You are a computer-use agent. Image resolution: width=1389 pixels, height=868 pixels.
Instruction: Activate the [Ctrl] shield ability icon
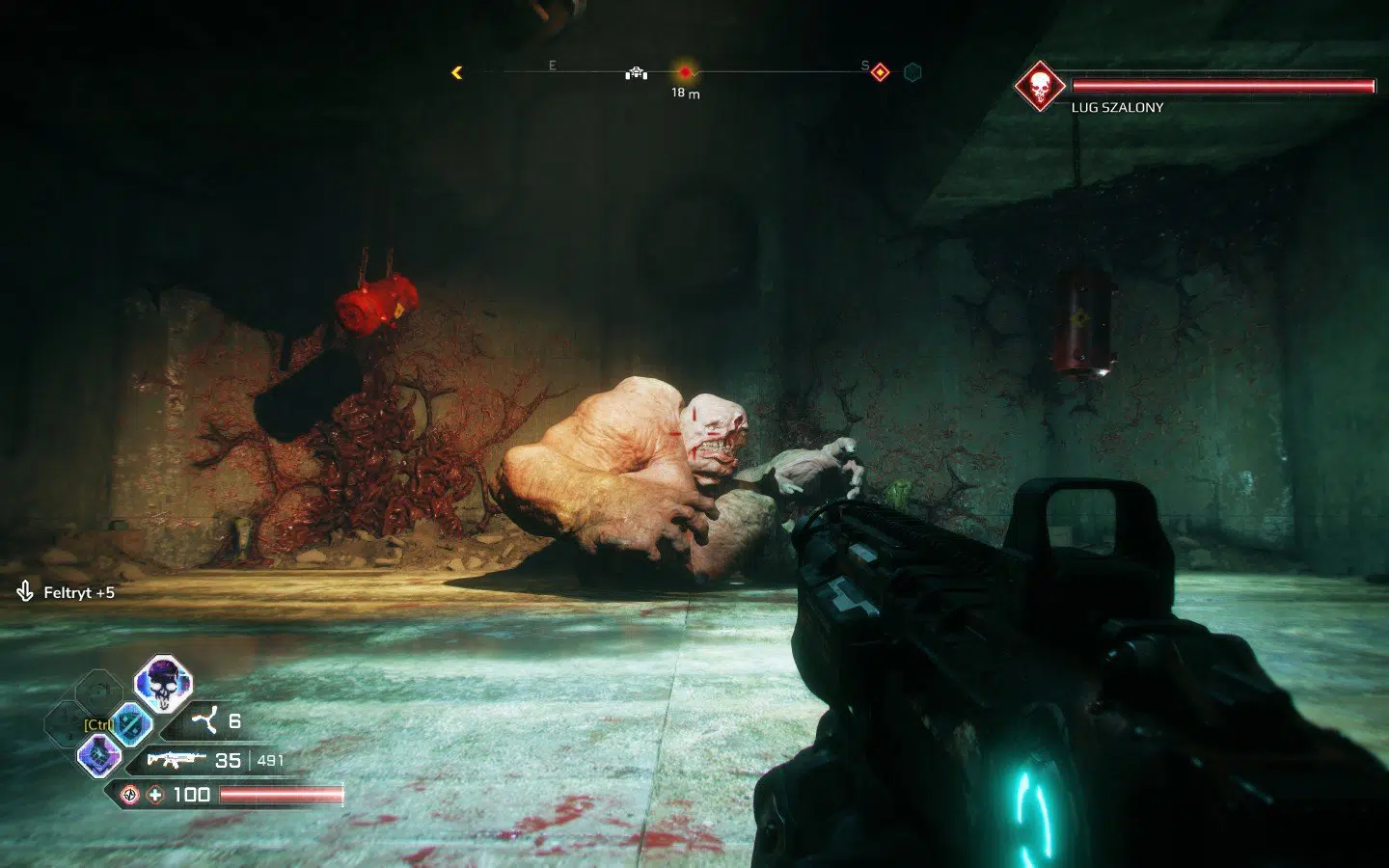[132, 724]
